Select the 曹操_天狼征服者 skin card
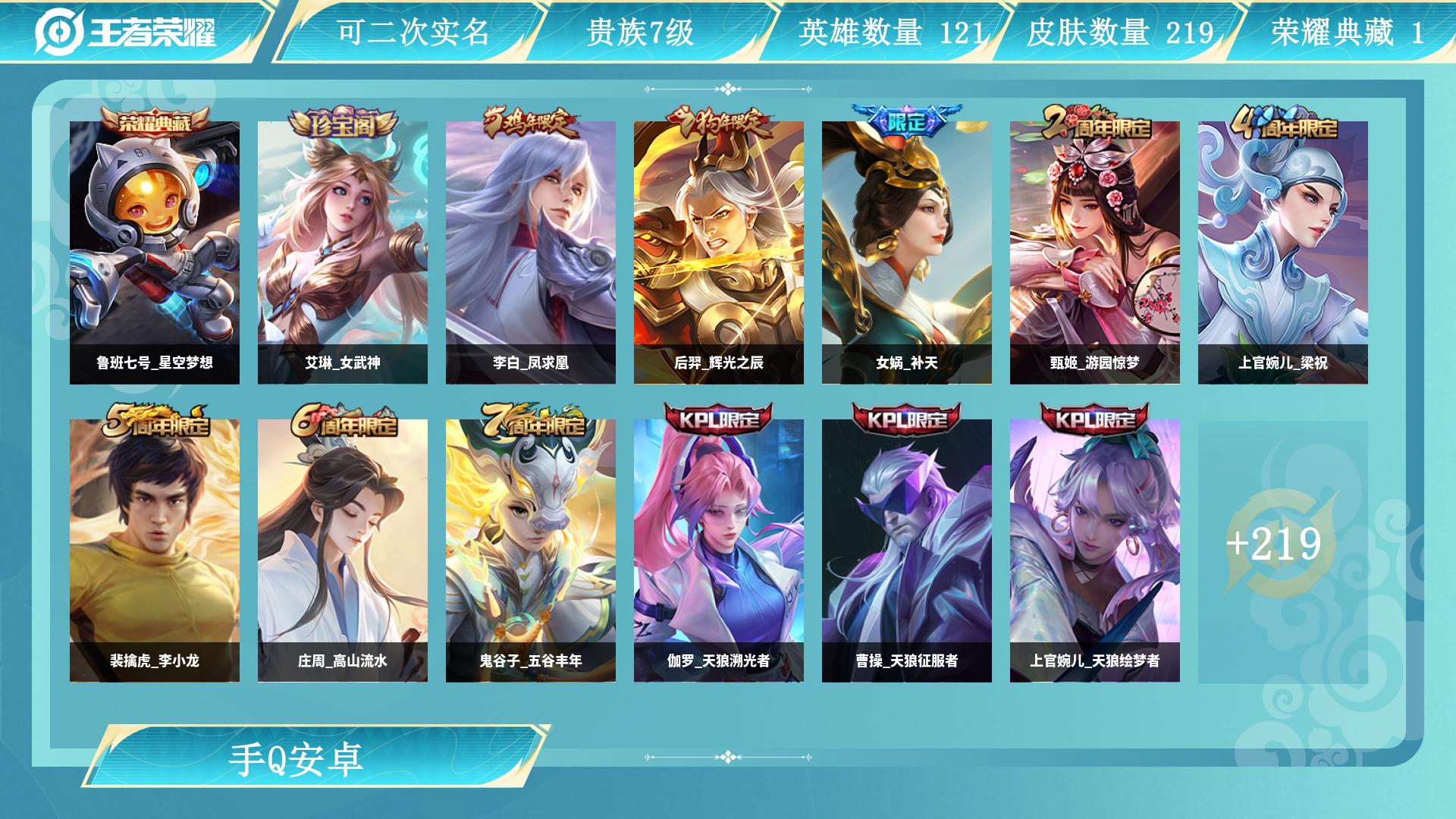 point(907,546)
